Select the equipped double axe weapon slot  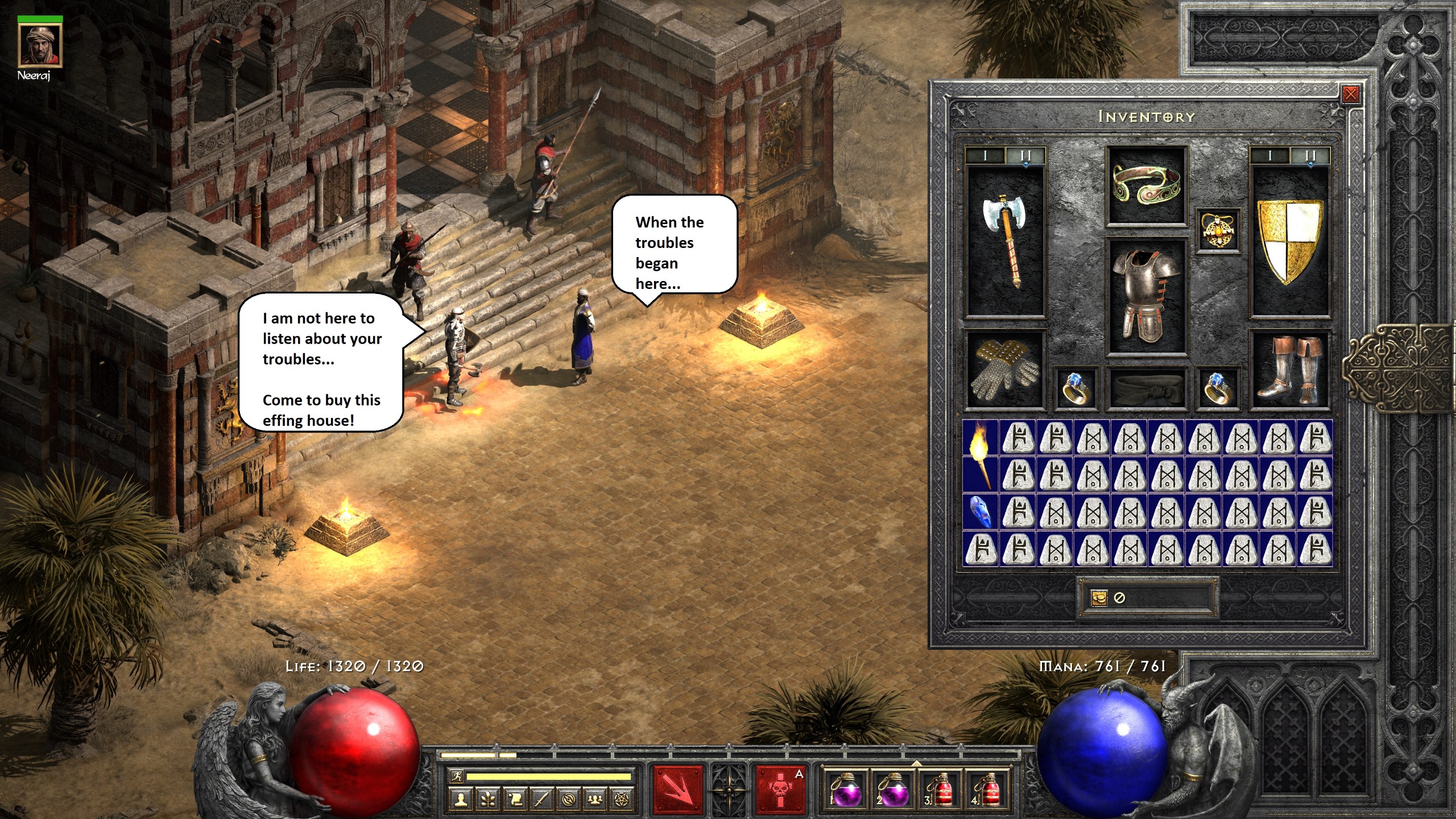point(1005,241)
